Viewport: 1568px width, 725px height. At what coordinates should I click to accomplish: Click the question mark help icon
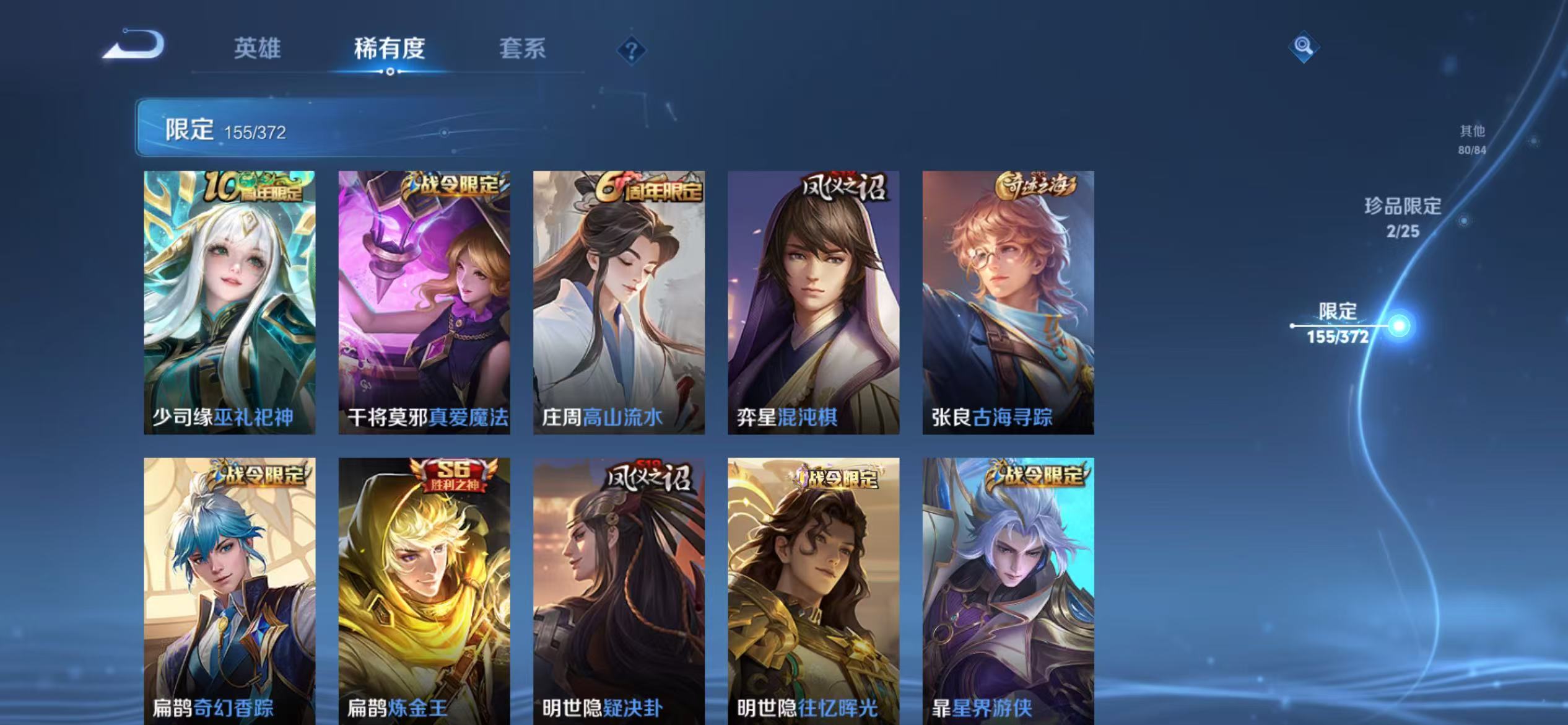(630, 51)
